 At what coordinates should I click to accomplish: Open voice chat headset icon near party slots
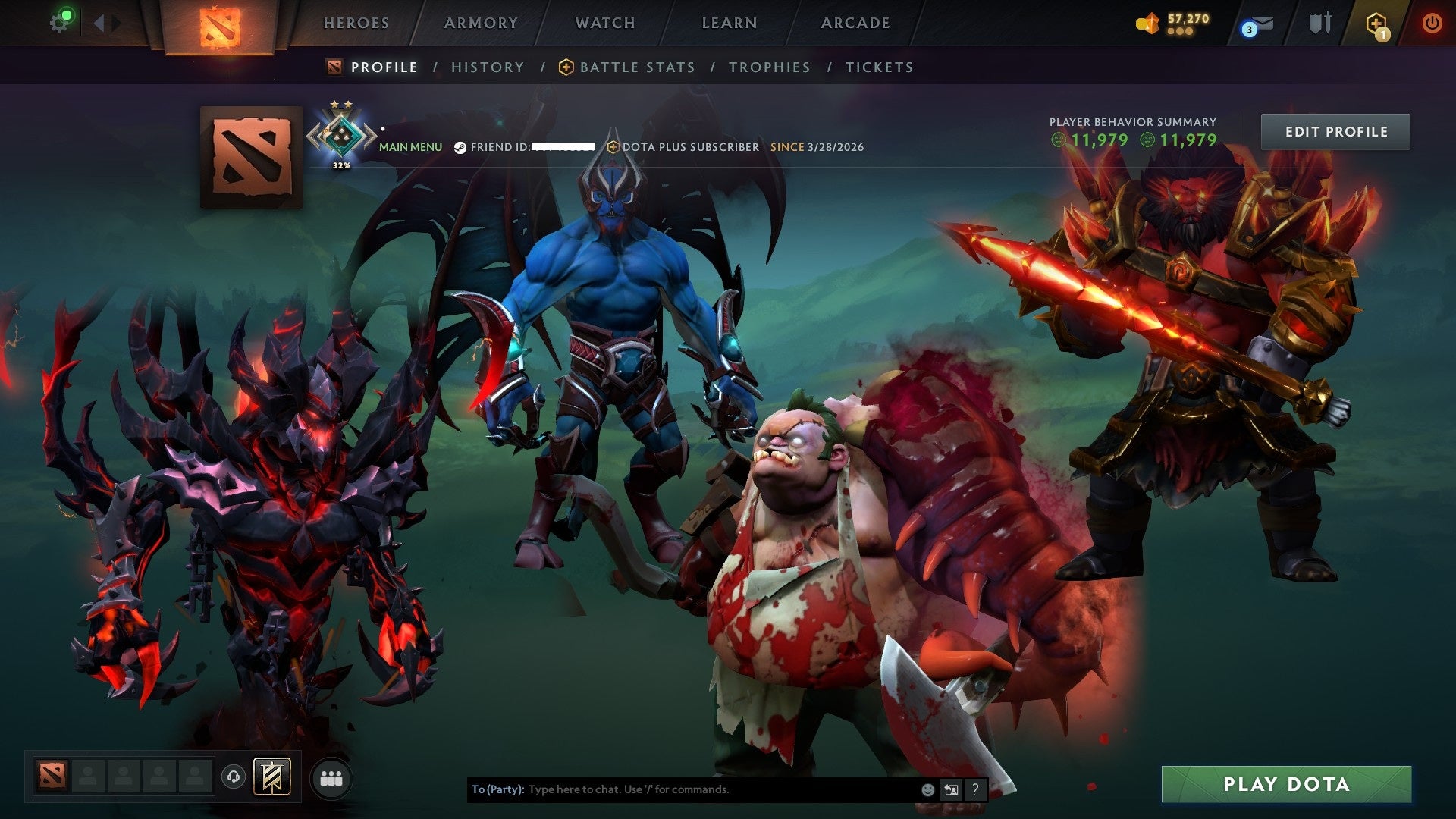pos(234,777)
